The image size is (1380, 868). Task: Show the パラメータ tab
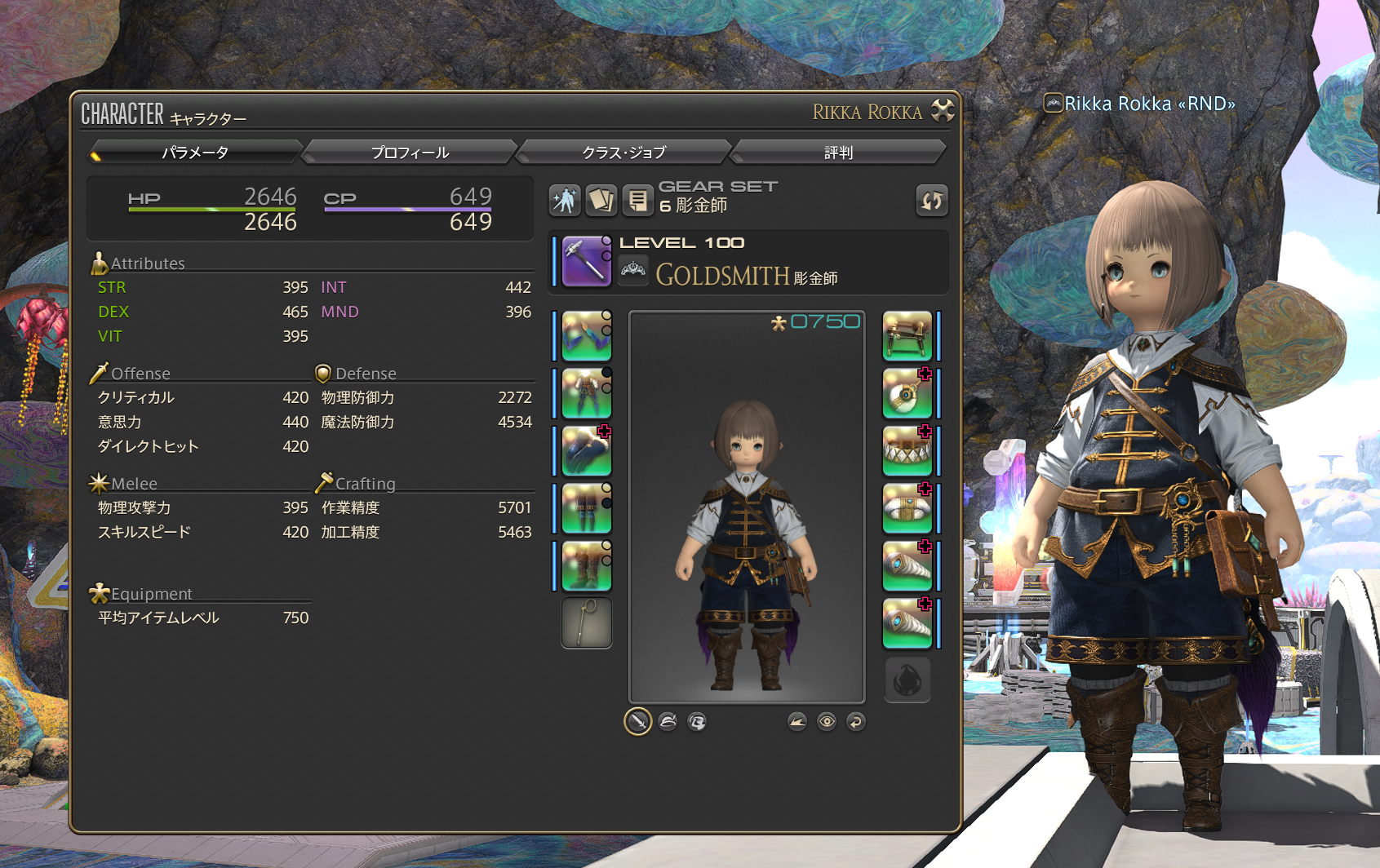coord(195,153)
